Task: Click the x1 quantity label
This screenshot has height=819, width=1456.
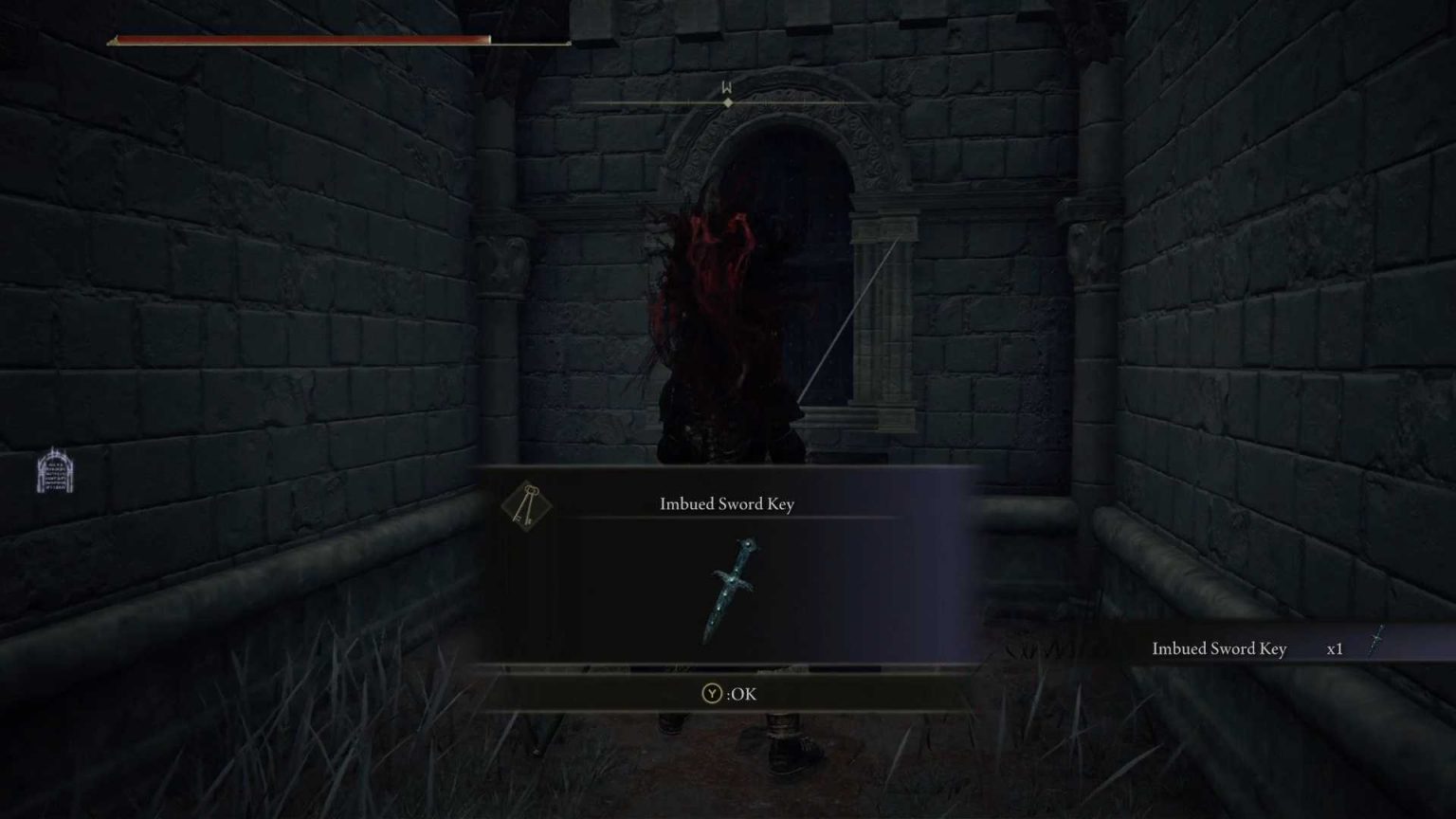Action: (1336, 648)
